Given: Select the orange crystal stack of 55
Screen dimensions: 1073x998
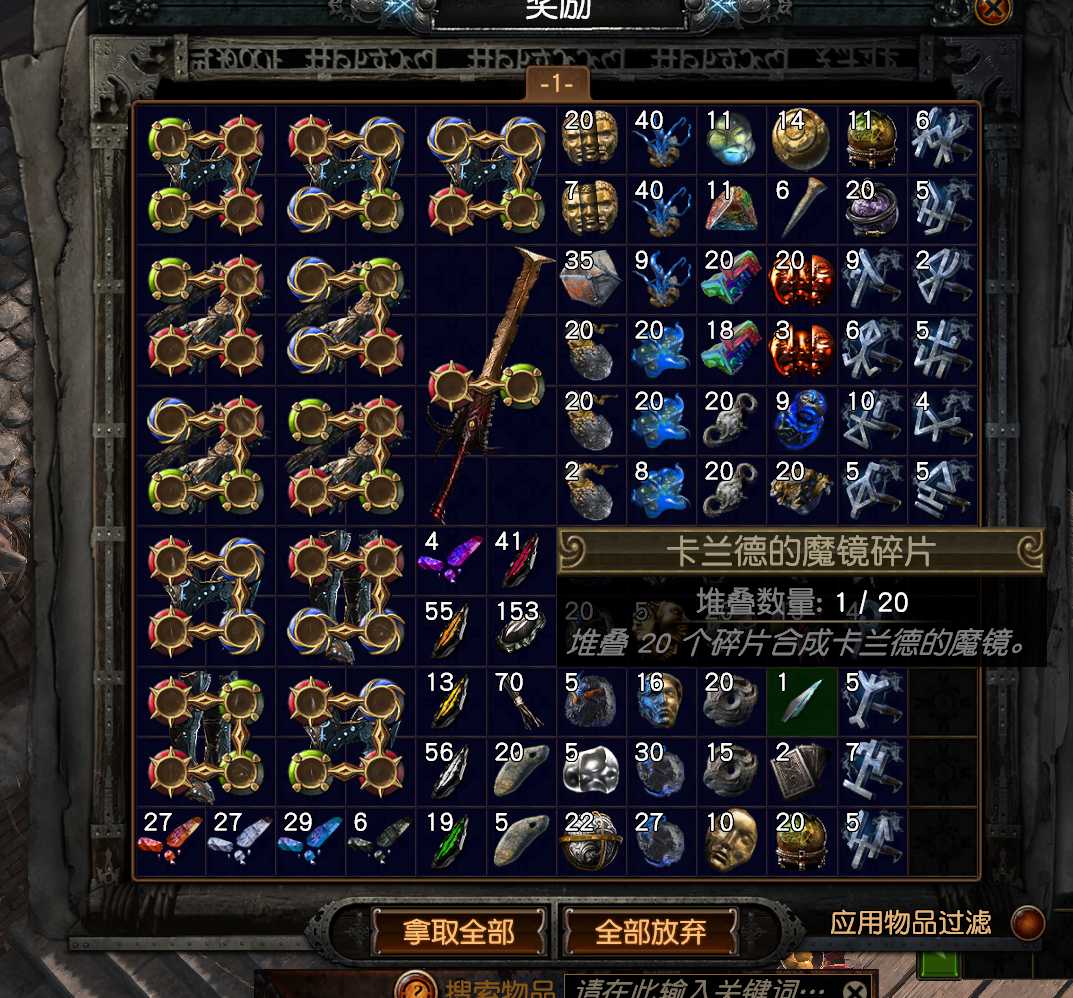Looking at the screenshot, I should coord(451,631).
